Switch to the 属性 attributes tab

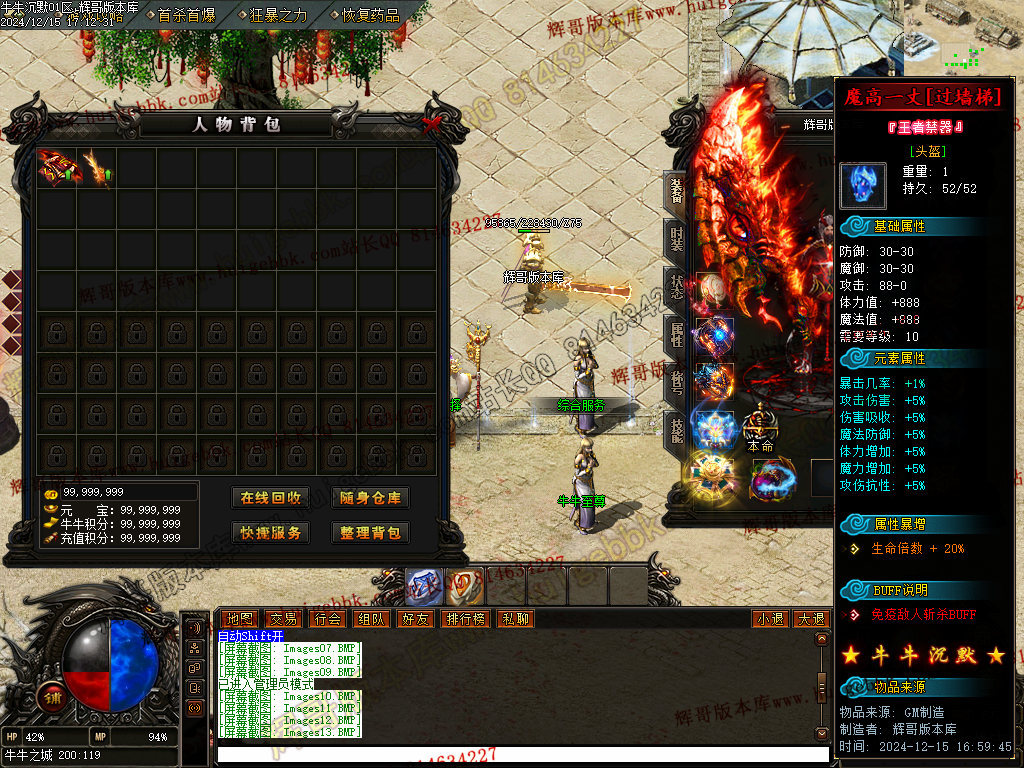[677, 334]
